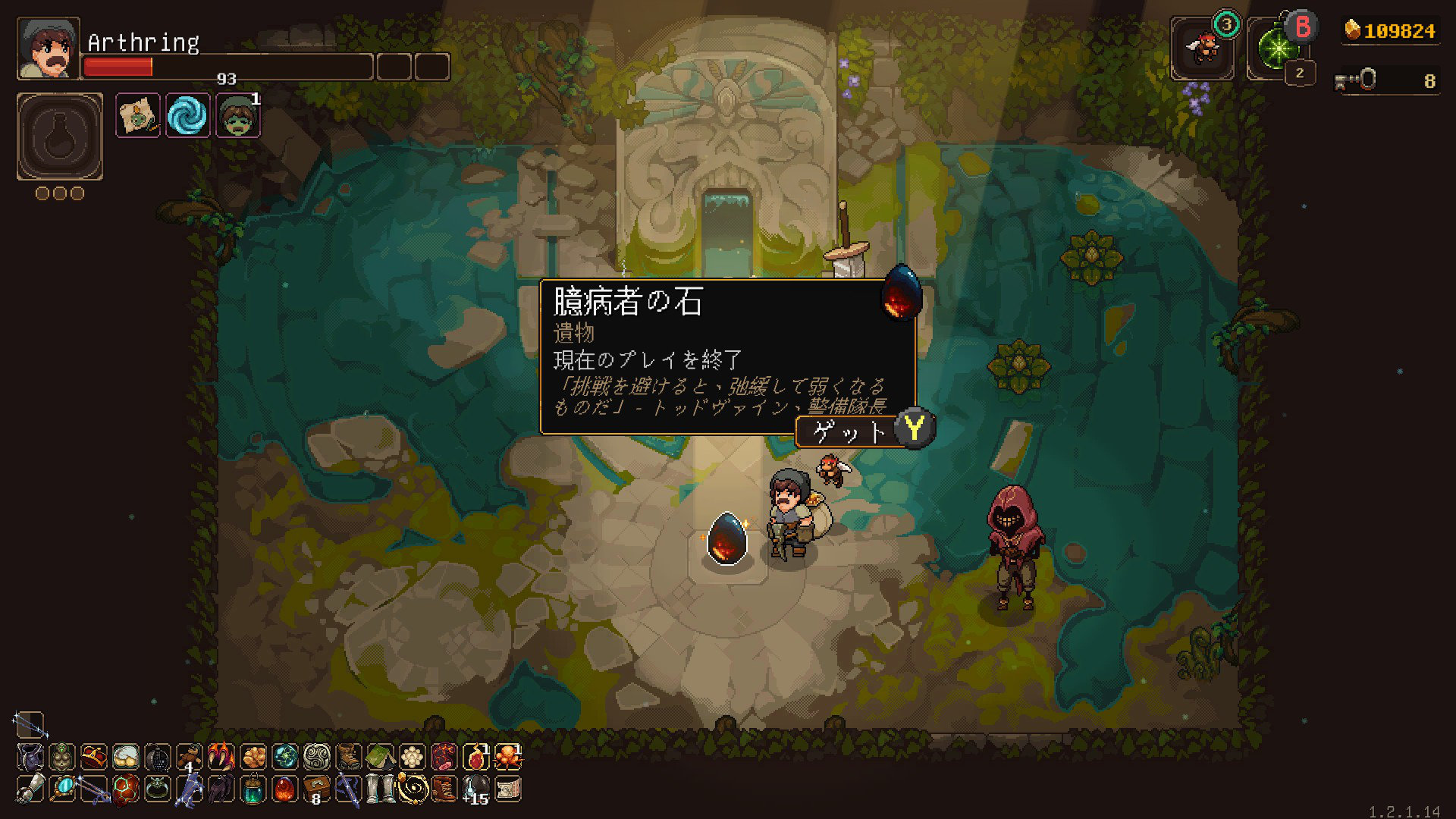Click the treasure map status icon

tap(137, 115)
